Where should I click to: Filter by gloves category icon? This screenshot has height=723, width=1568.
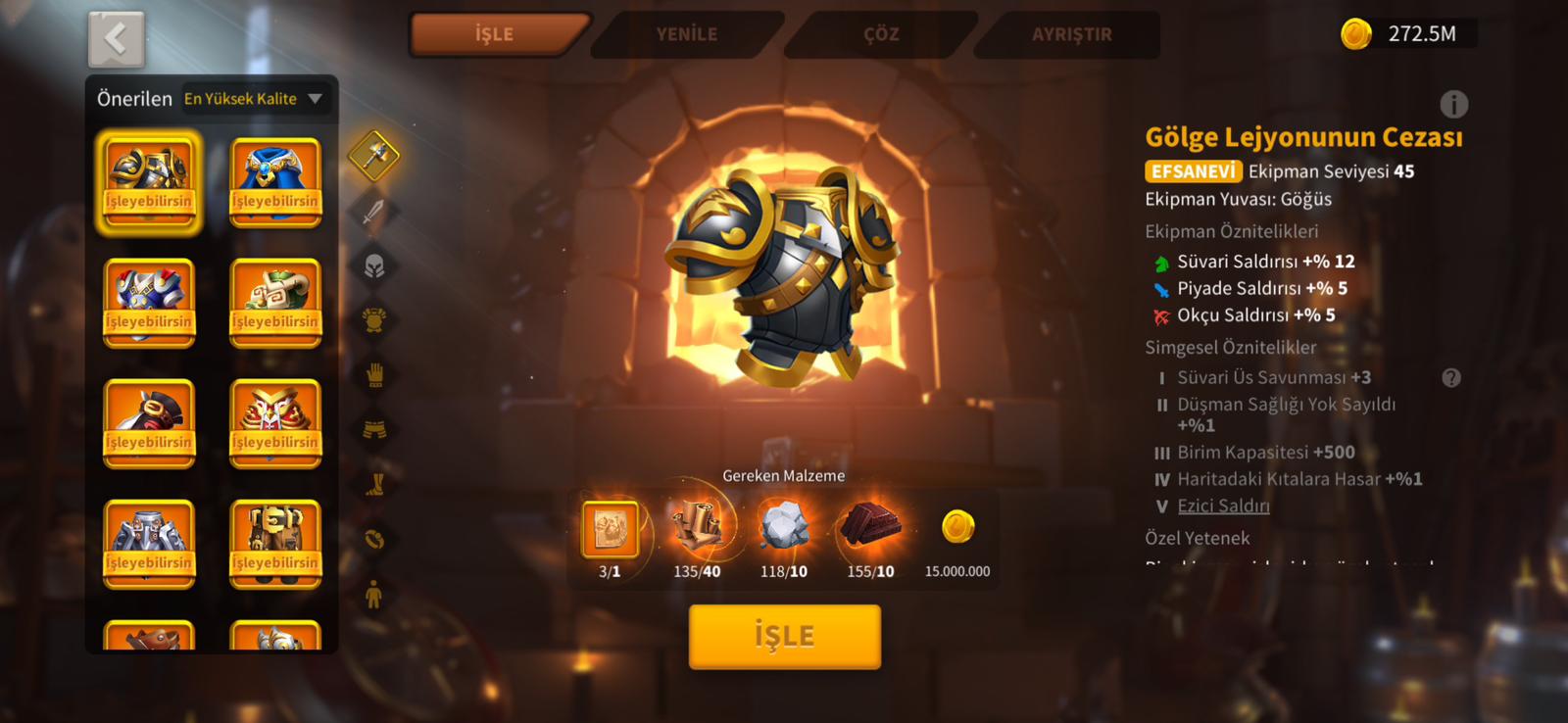(374, 375)
